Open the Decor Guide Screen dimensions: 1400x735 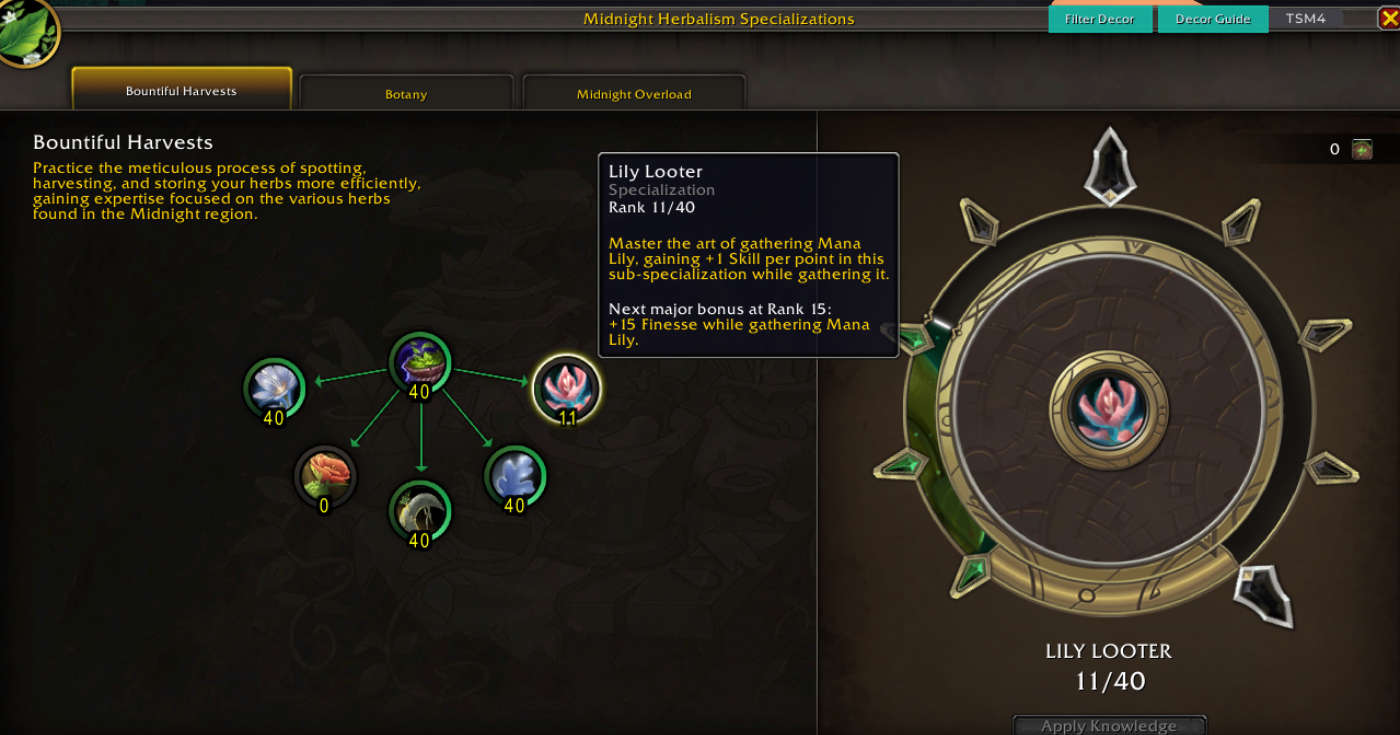click(1212, 19)
